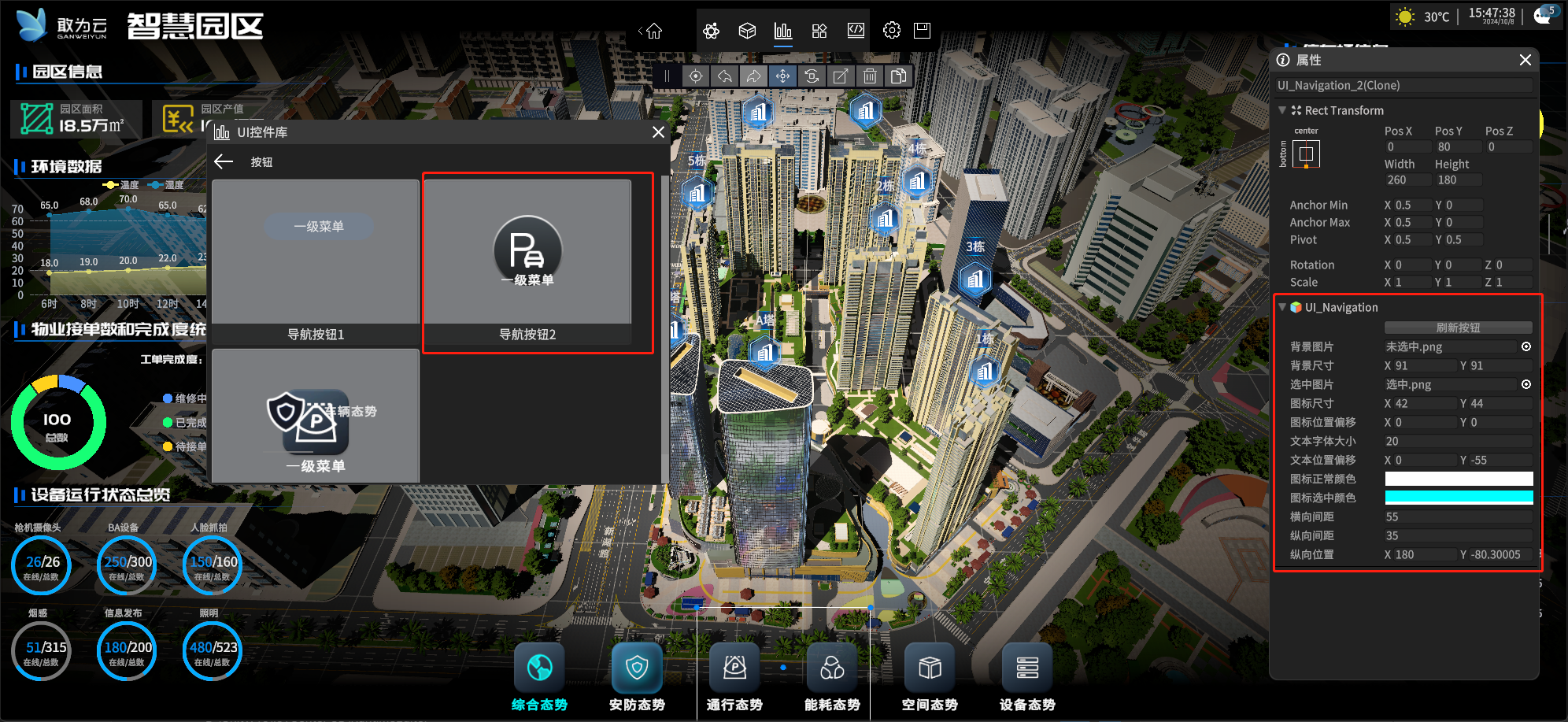
Task: Collapse the Rect Transform section
Action: (1282, 110)
